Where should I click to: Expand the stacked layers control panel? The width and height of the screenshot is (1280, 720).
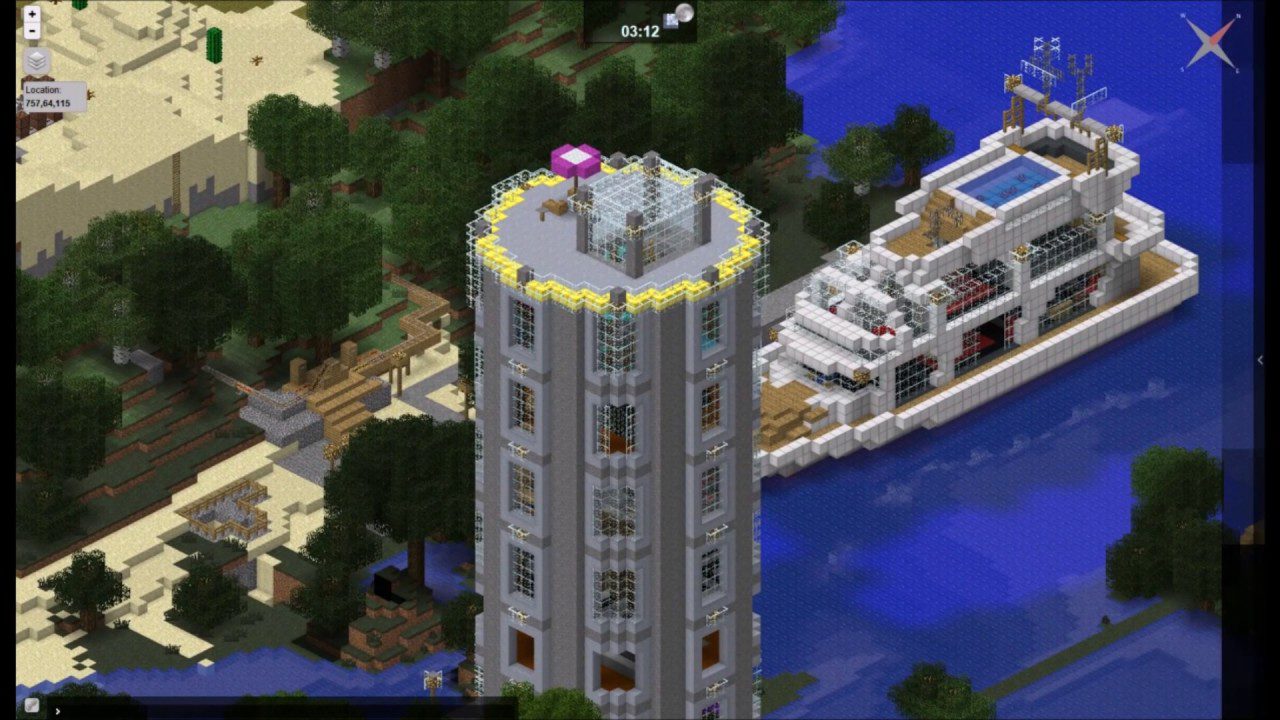(x=35, y=61)
